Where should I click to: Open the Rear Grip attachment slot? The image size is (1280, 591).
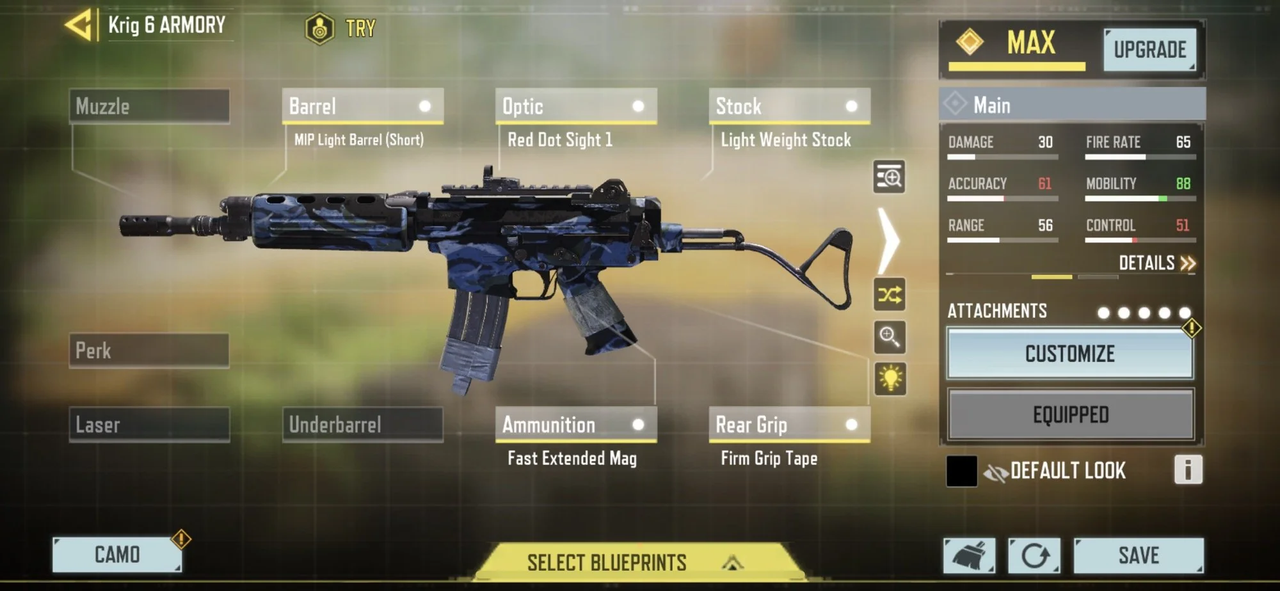click(789, 425)
